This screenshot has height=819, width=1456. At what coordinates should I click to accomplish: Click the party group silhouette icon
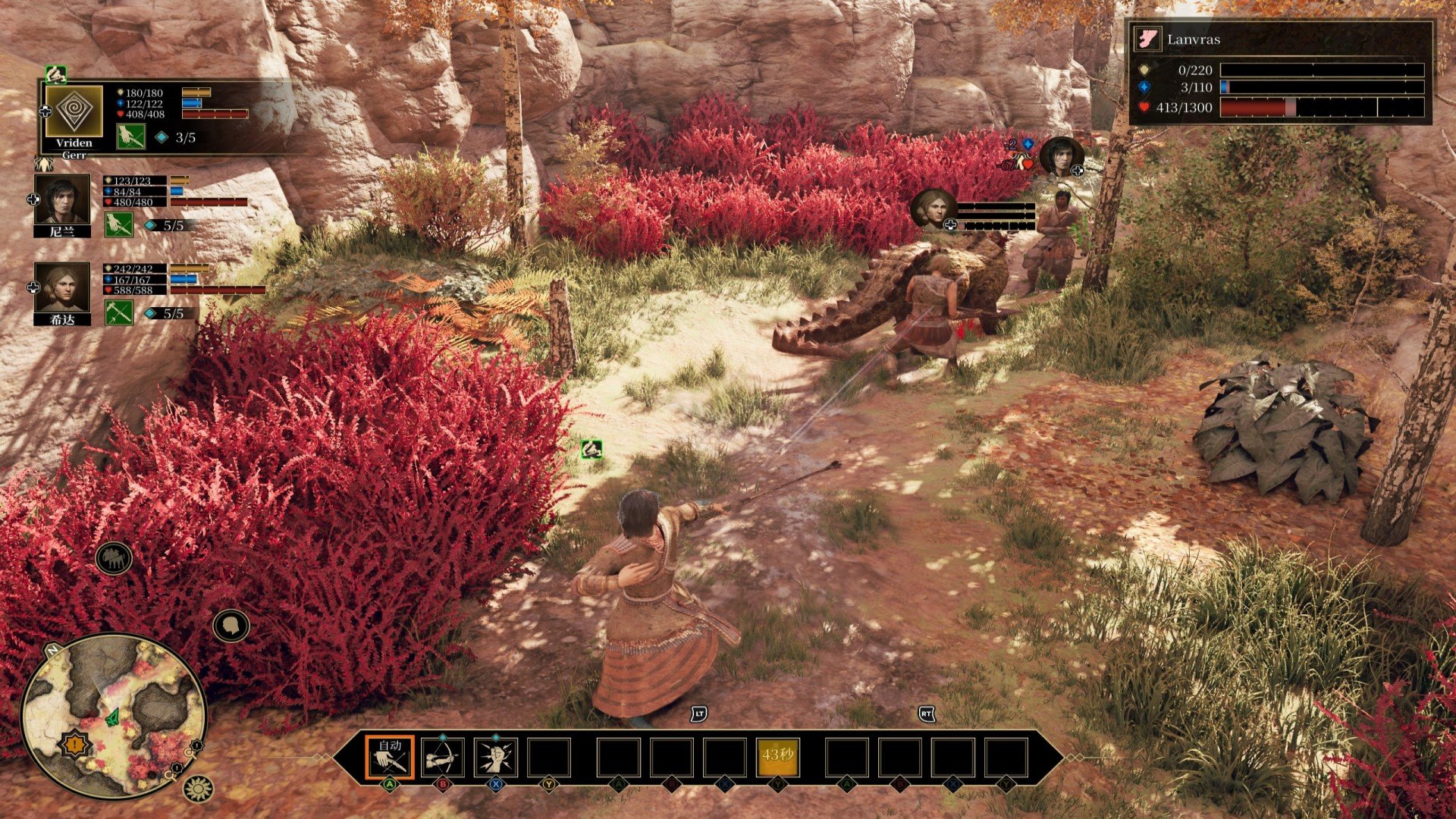coord(114,559)
